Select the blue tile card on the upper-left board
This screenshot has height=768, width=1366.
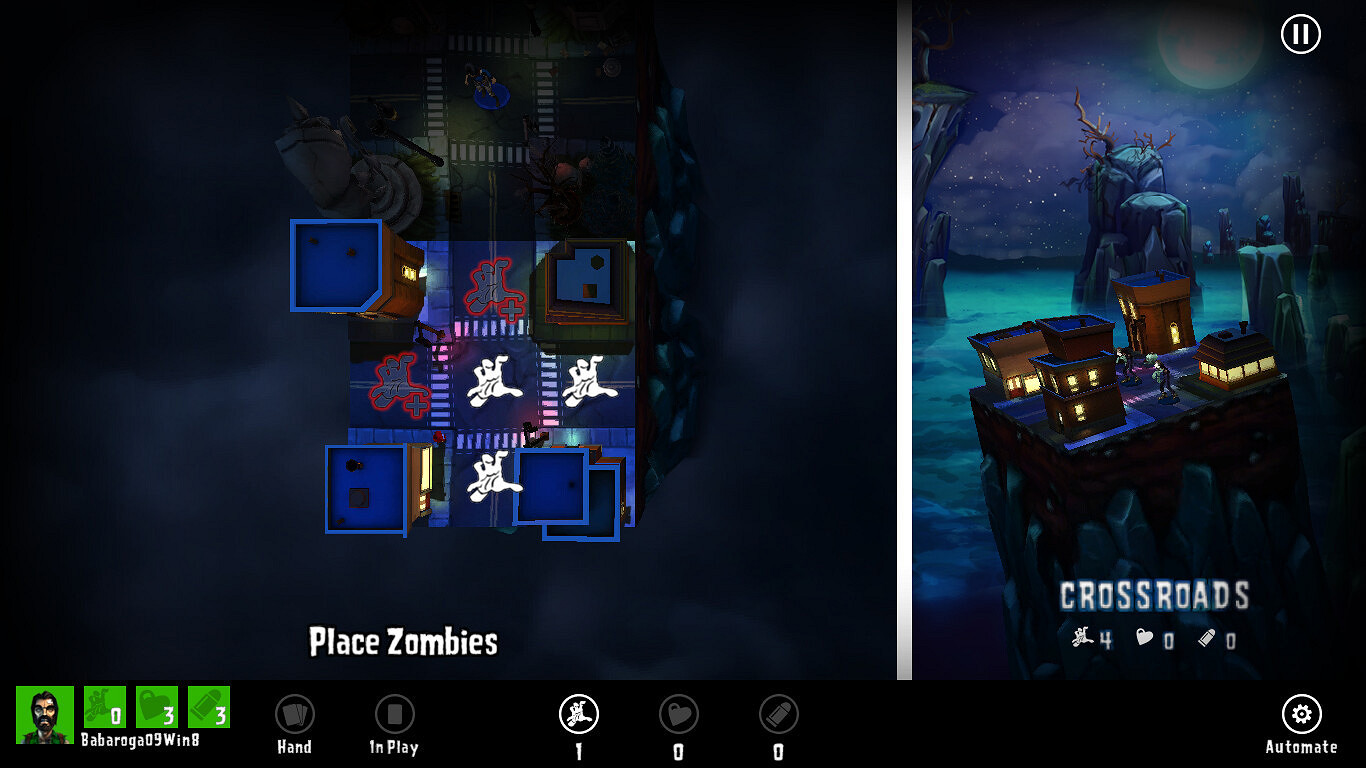(334, 263)
